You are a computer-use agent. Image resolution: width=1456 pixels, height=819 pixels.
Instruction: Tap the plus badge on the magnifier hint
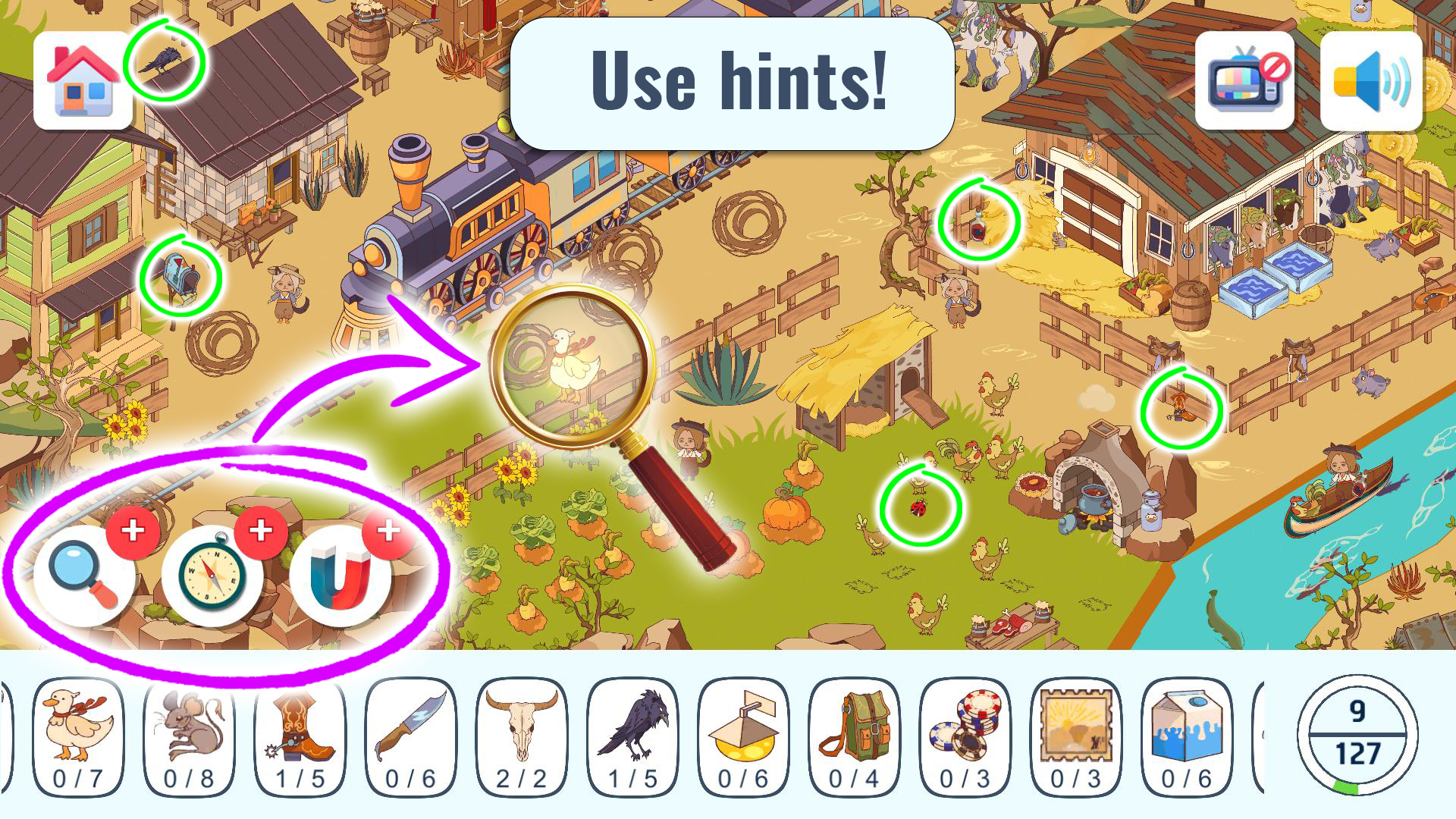(x=133, y=533)
